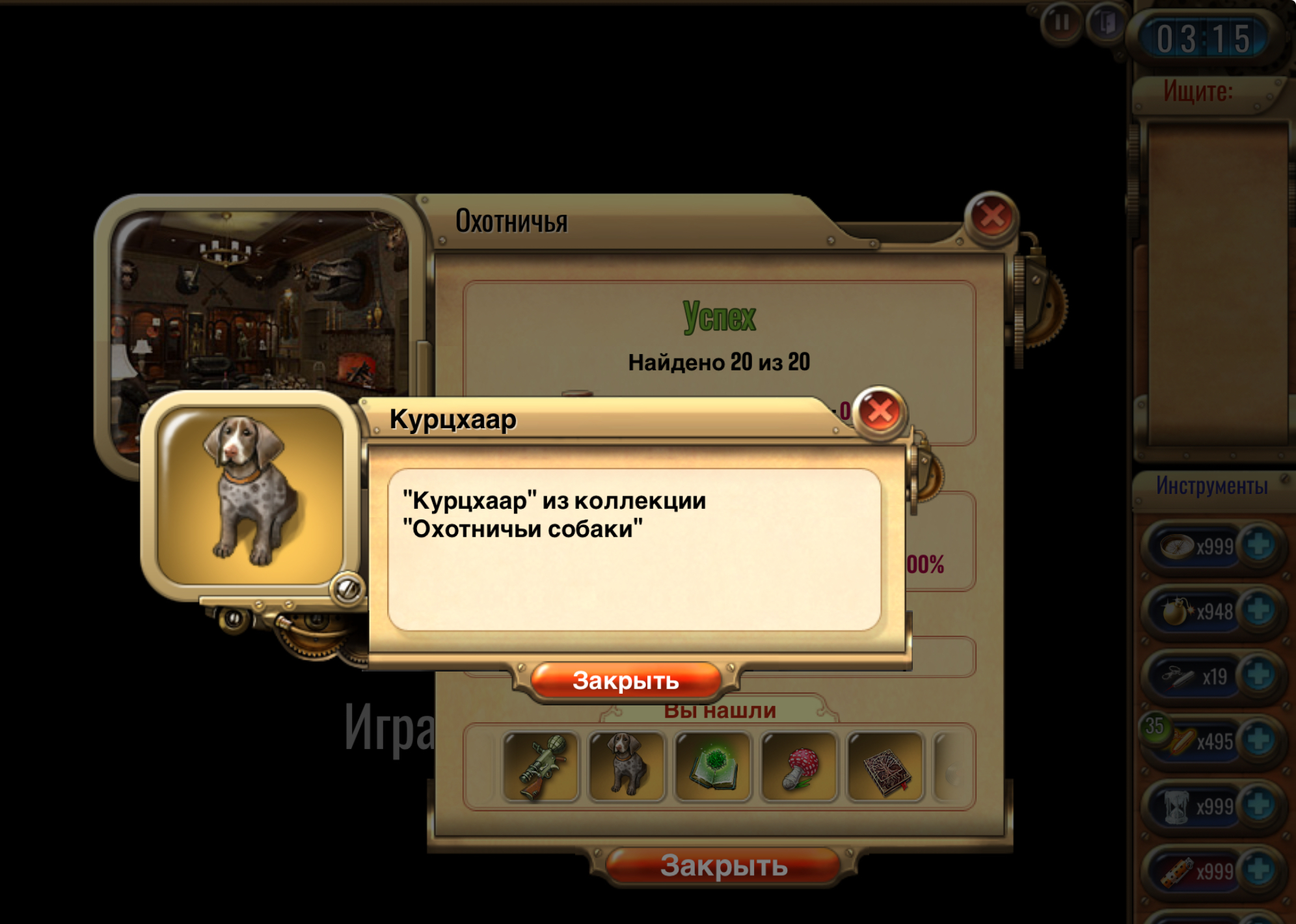Add more hourglasses with plus button

1260,806
